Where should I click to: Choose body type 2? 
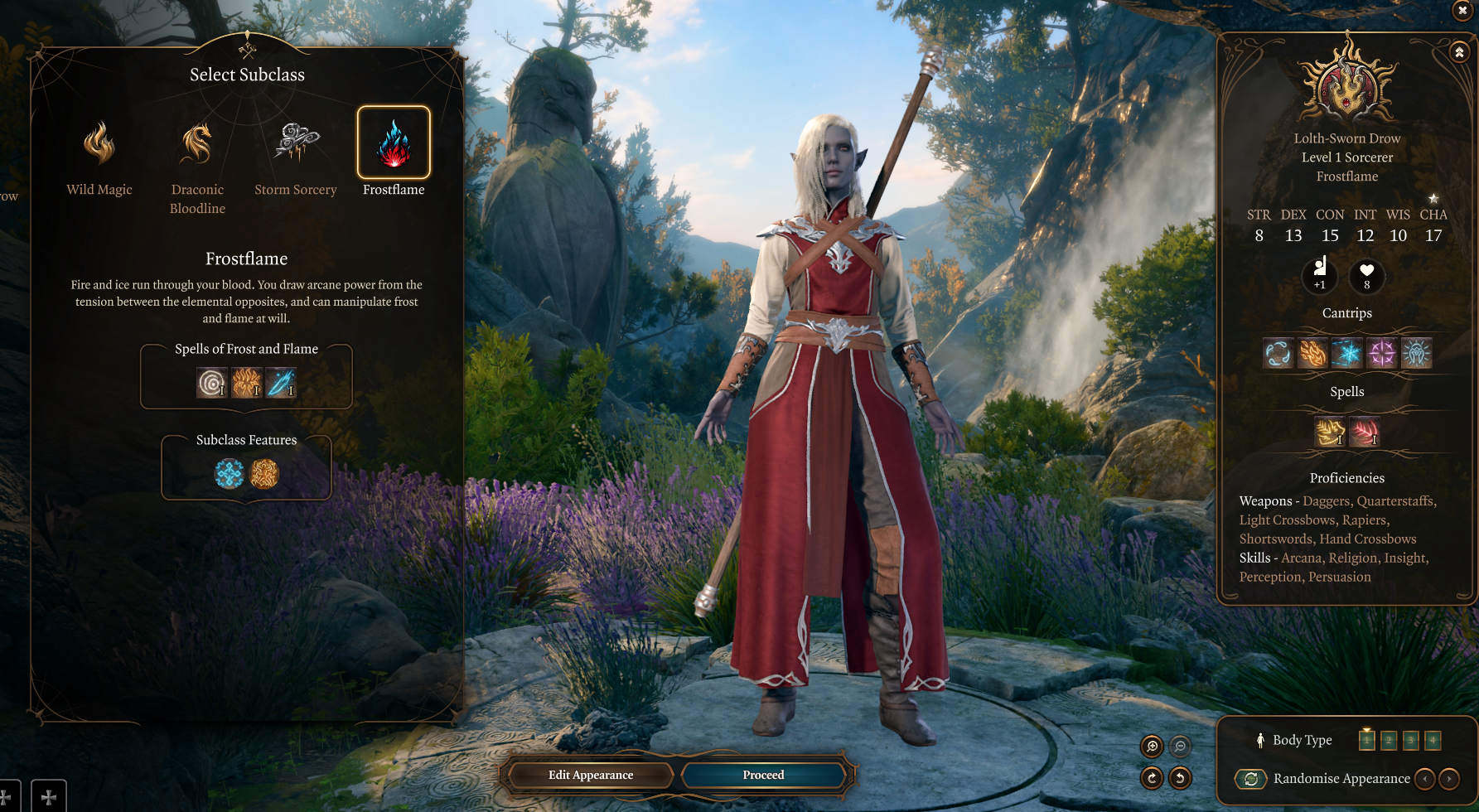[x=1389, y=740]
